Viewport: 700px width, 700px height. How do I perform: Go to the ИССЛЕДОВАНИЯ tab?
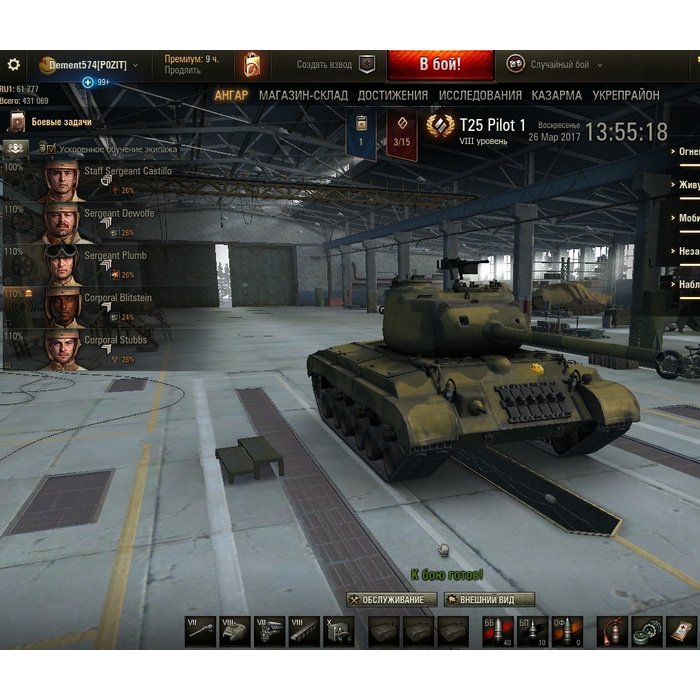tap(480, 96)
